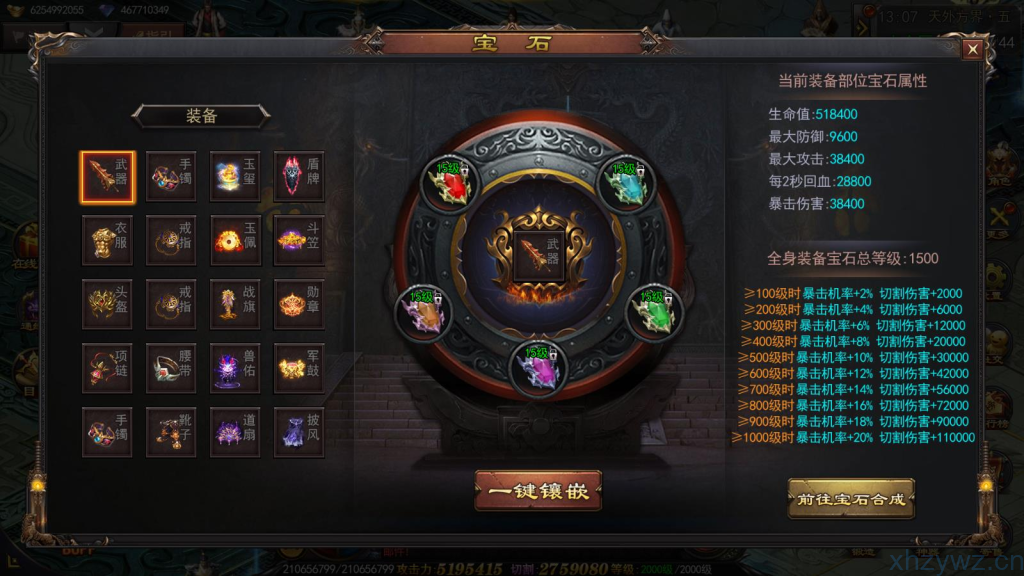This screenshot has width=1024, height=576.
Task: Choose the 项链 necklace slot
Action: [107, 368]
